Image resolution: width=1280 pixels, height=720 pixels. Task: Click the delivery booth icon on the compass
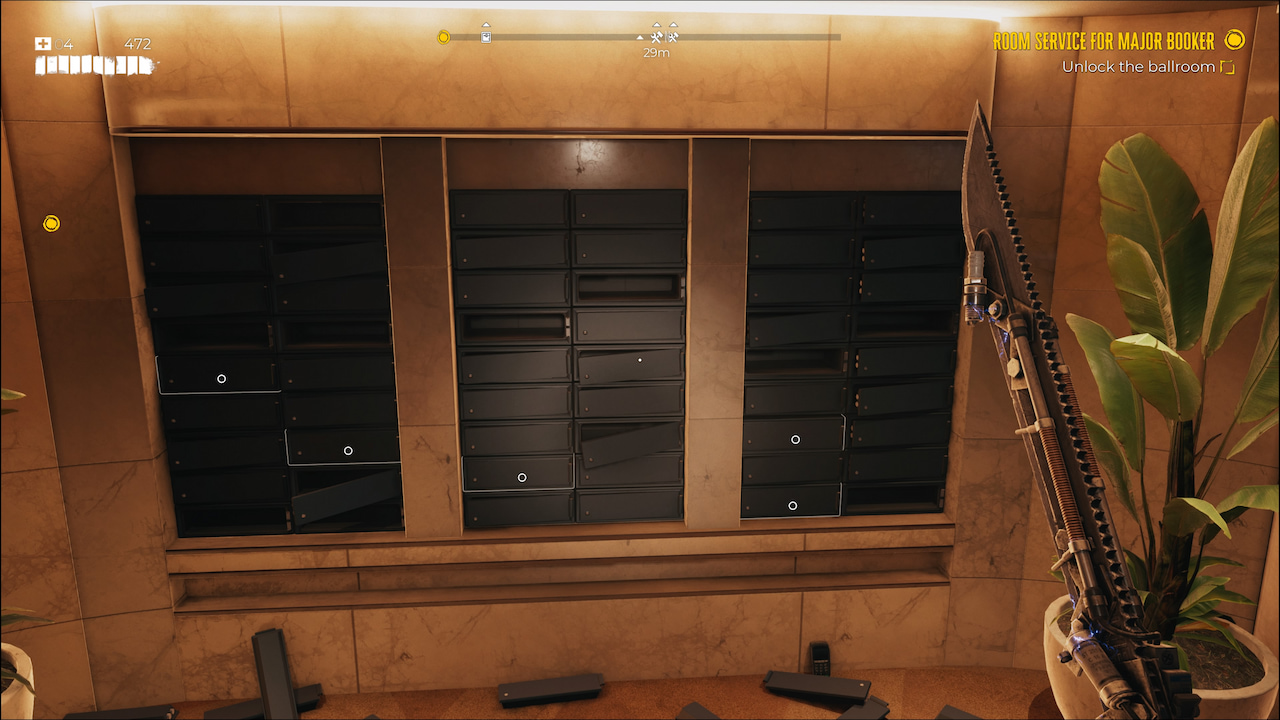click(x=485, y=37)
